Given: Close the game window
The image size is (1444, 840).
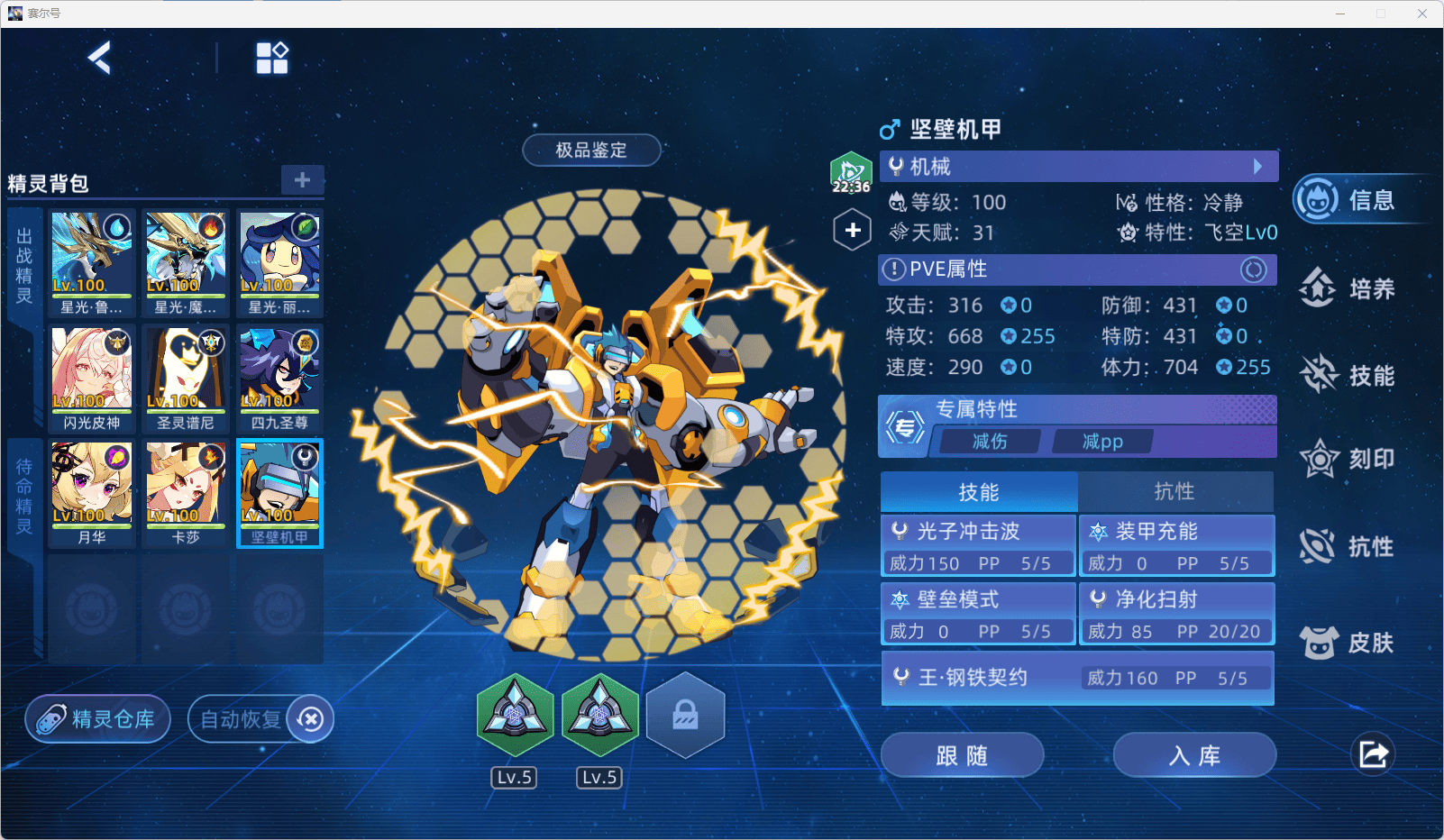Looking at the screenshot, I should 1422,14.
